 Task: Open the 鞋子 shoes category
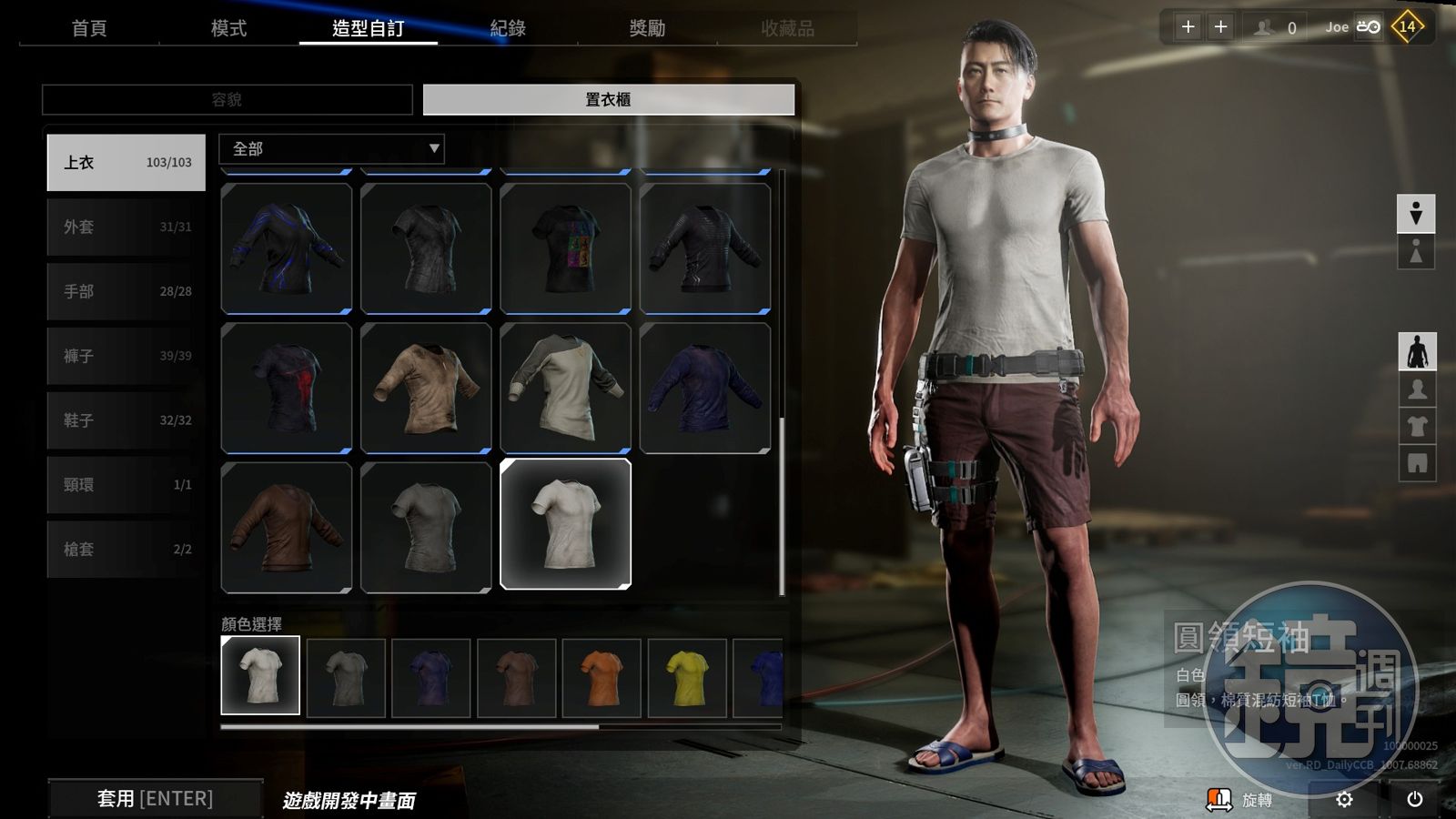(126, 420)
